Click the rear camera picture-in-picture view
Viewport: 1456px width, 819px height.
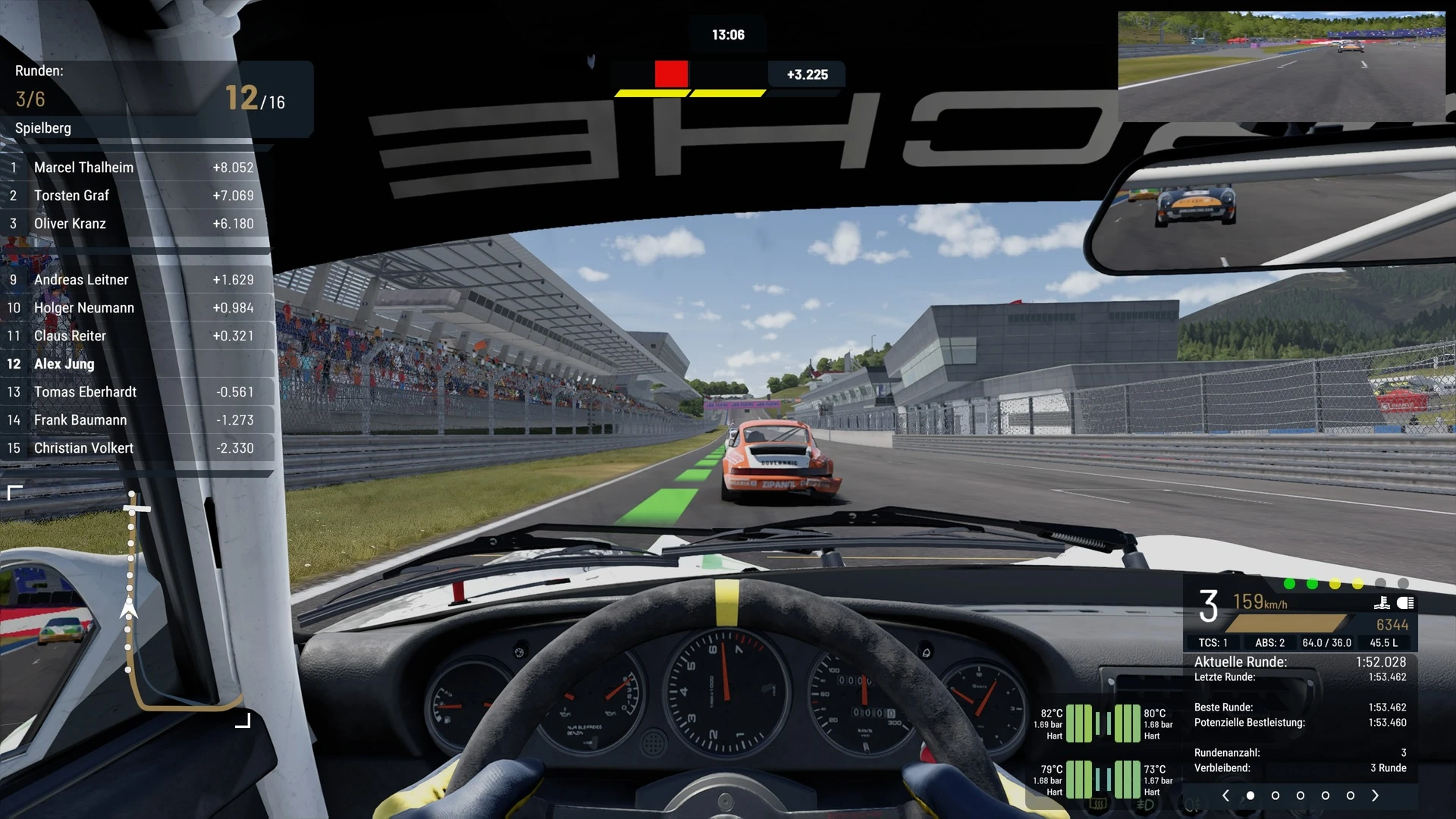pyautogui.click(x=1282, y=66)
